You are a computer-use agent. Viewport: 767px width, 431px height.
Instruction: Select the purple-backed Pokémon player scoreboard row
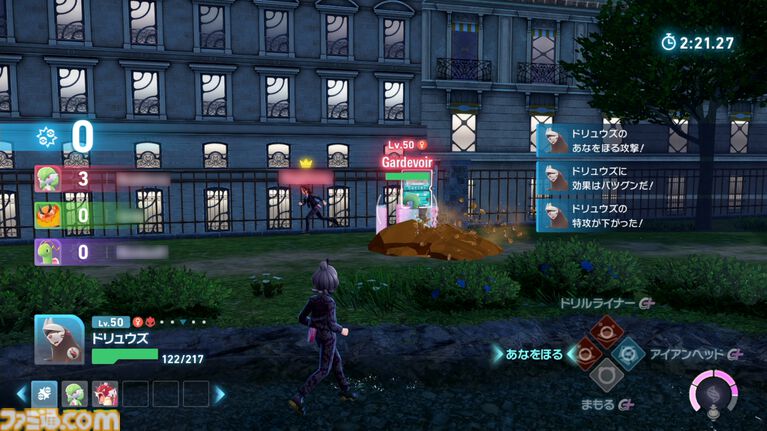[x=100, y=250]
